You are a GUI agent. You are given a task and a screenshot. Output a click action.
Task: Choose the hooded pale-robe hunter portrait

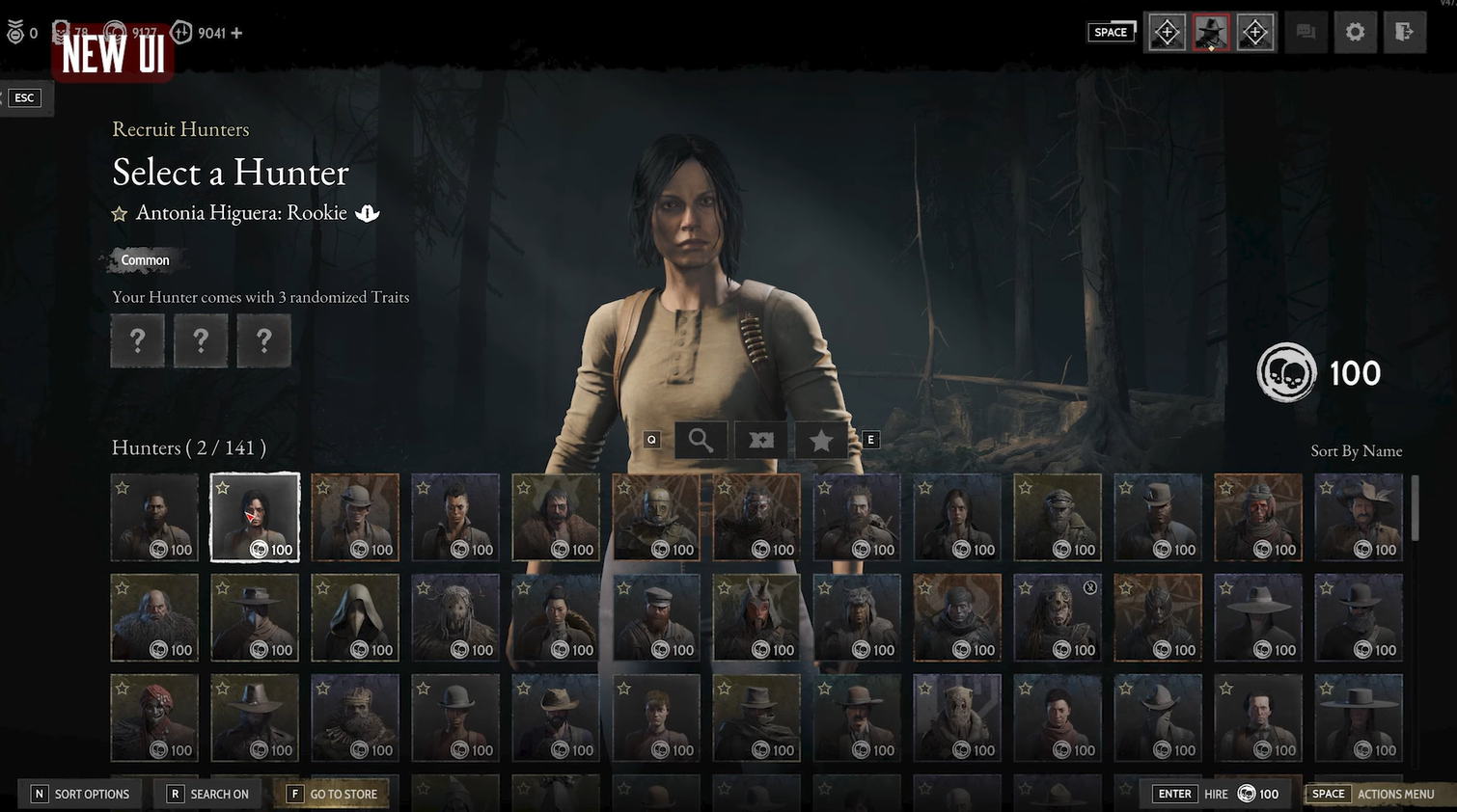[355, 617]
